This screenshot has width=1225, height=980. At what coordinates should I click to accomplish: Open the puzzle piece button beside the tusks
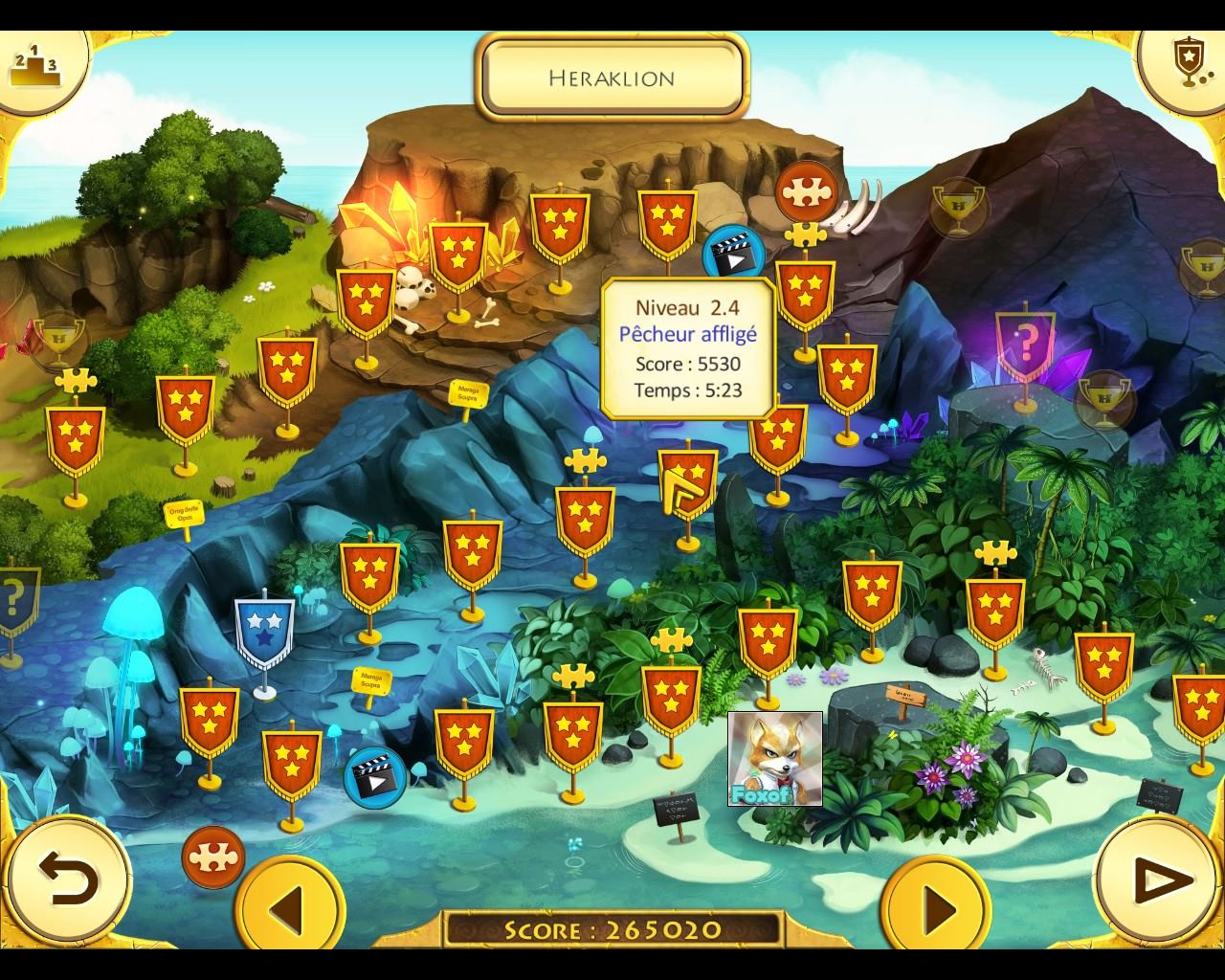[x=806, y=191]
